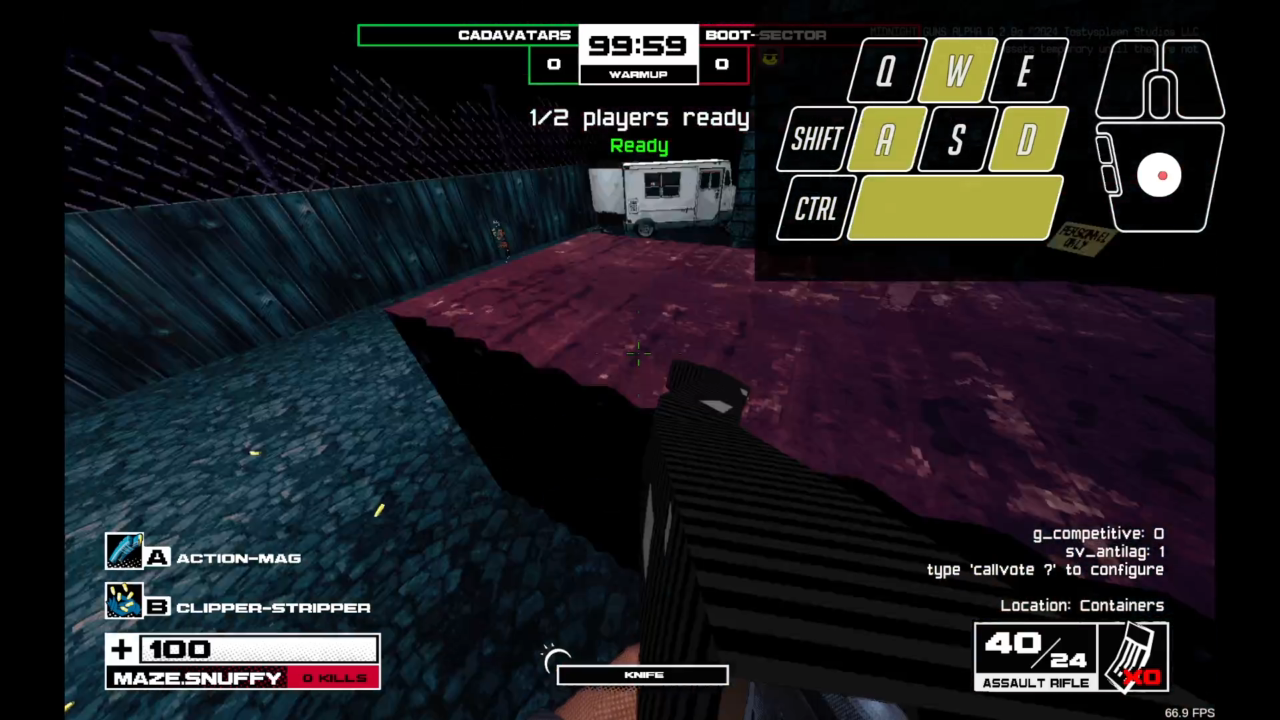Select the BOOT-SECTOR team header

click(x=765, y=35)
